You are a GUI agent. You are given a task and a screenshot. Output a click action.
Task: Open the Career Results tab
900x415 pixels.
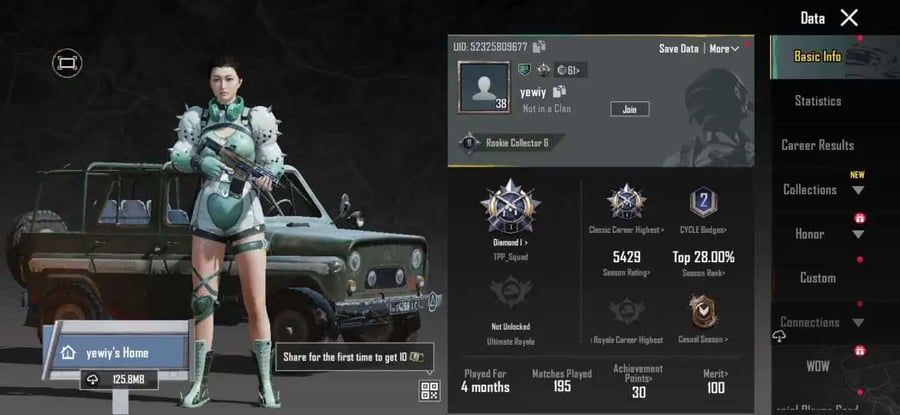coord(817,145)
